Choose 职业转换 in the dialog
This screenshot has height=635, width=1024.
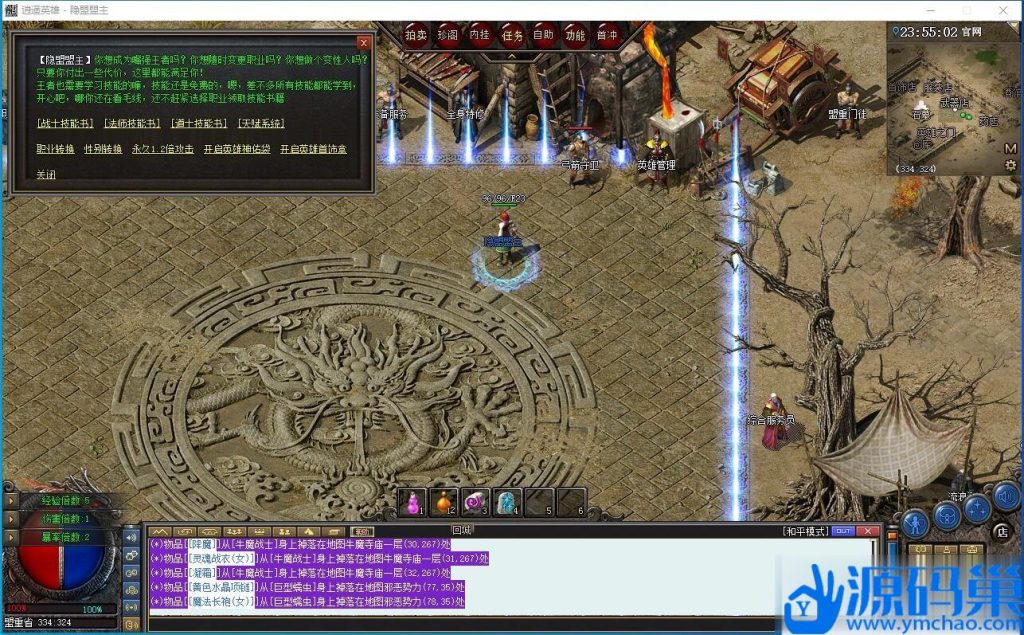55,149
